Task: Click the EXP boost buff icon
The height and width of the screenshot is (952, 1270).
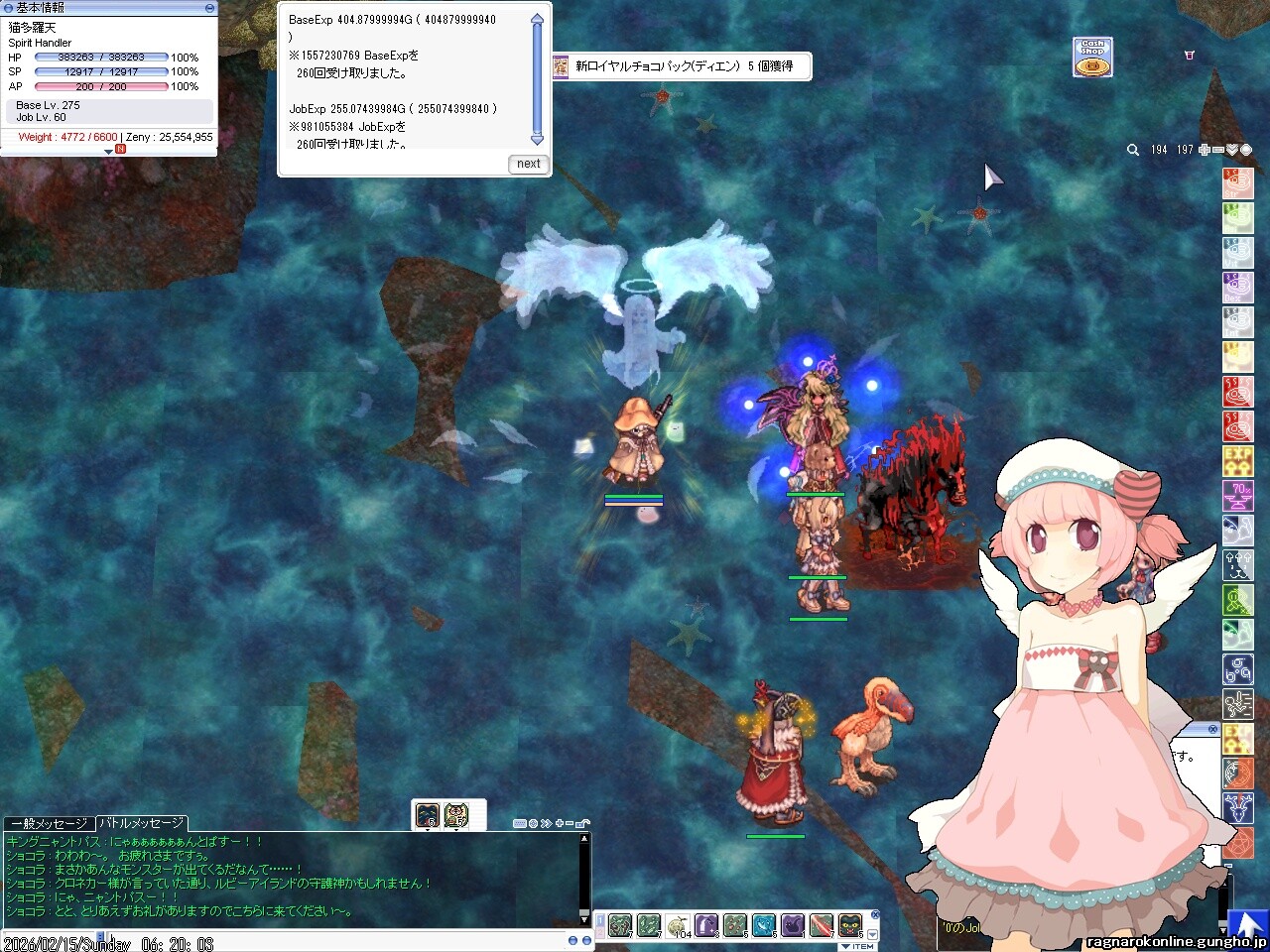Action: tap(1237, 462)
